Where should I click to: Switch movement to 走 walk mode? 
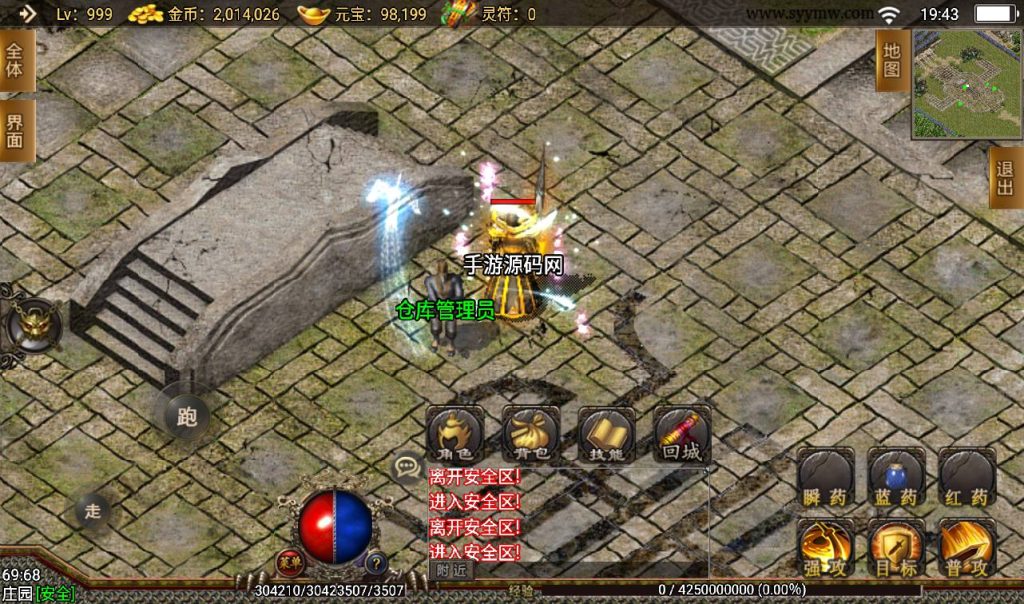tap(93, 511)
